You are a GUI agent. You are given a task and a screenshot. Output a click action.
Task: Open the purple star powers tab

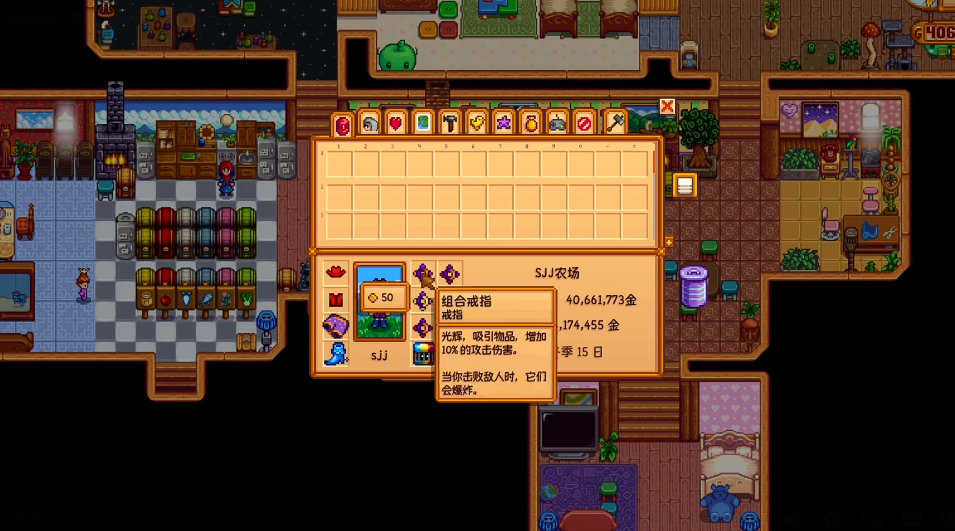[x=505, y=123]
